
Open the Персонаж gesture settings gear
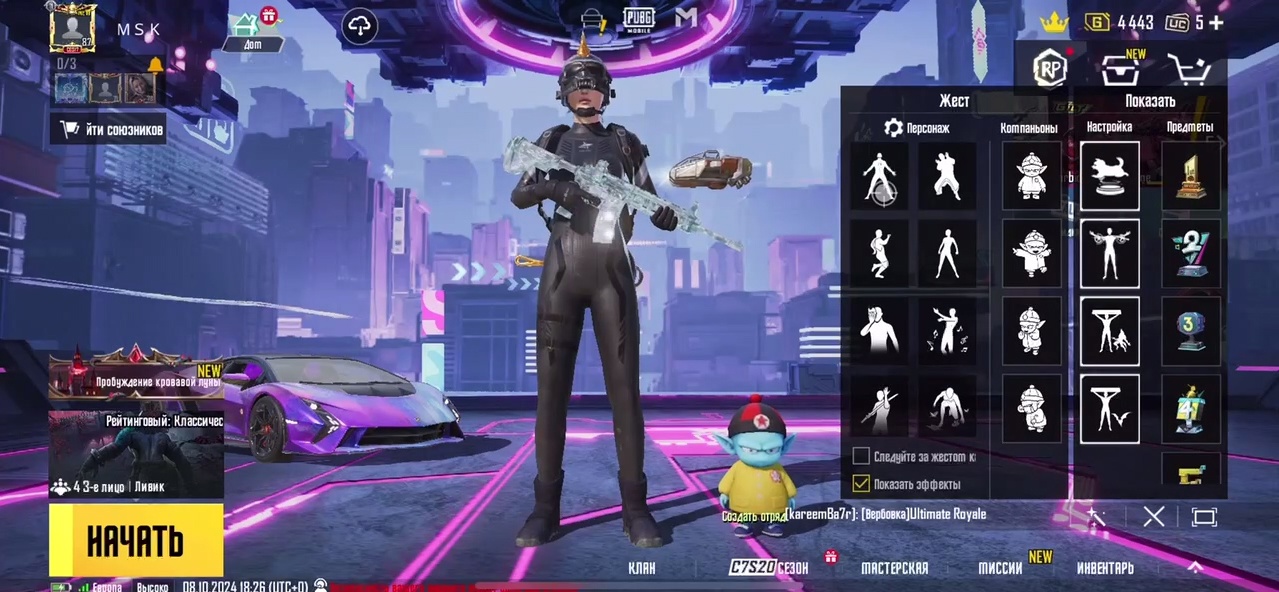894,128
